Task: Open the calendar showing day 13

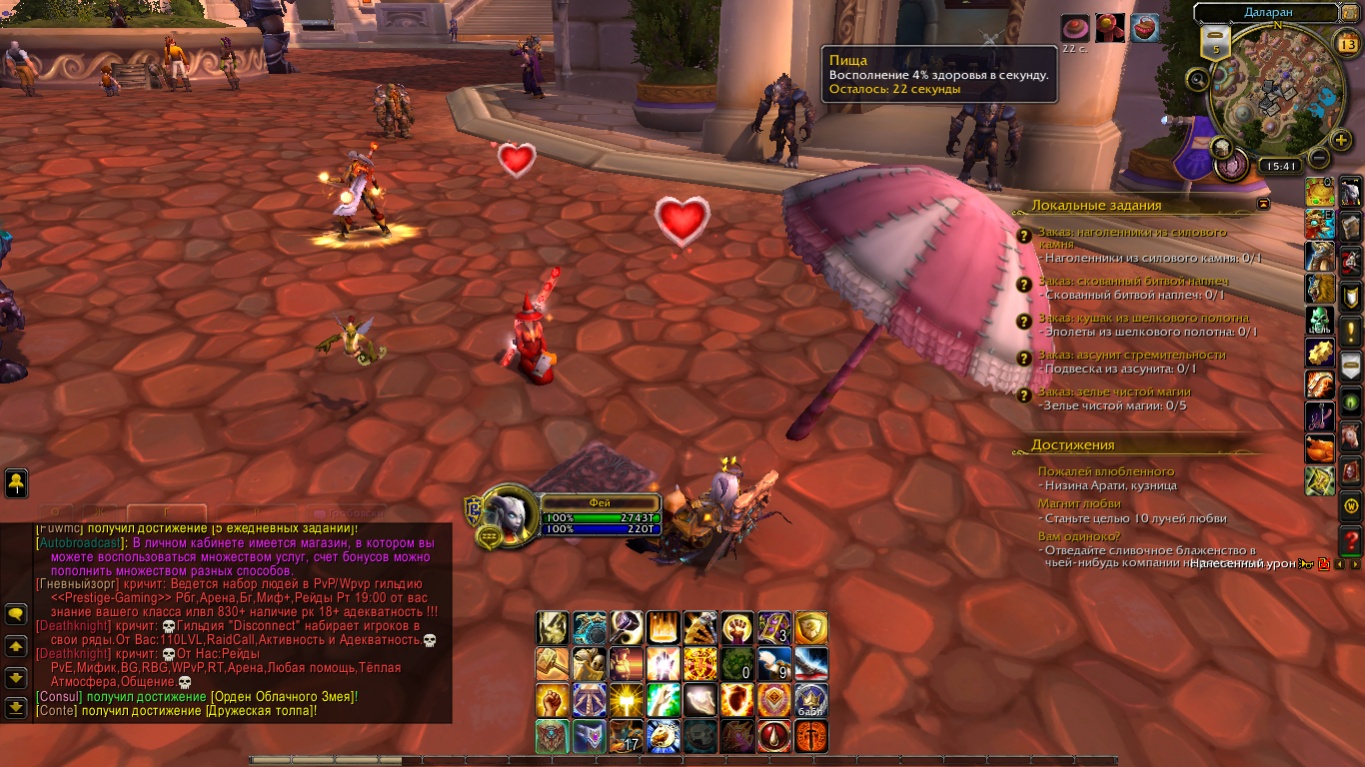Action: (x=1346, y=43)
